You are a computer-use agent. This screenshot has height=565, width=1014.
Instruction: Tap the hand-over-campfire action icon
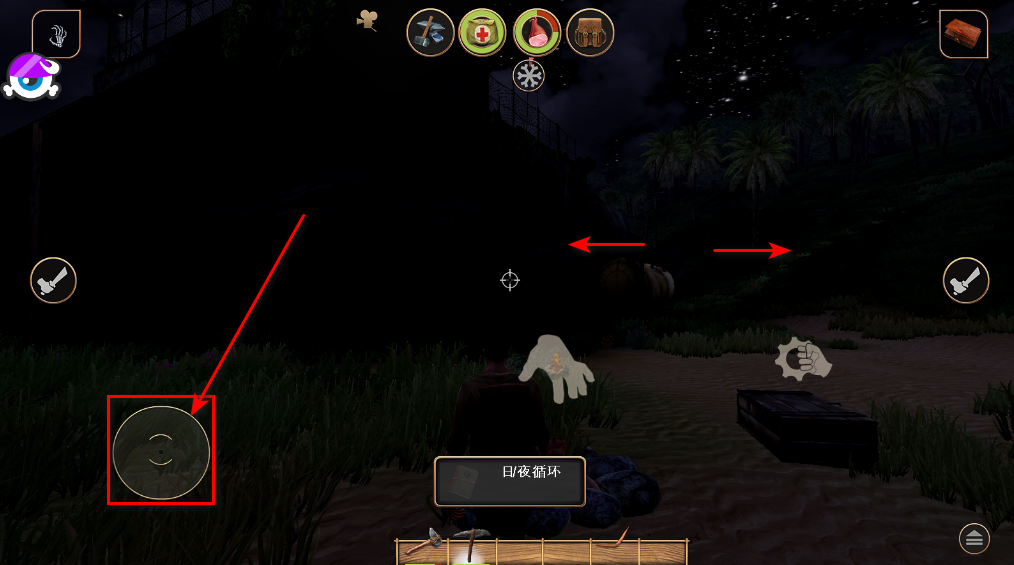pos(555,368)
